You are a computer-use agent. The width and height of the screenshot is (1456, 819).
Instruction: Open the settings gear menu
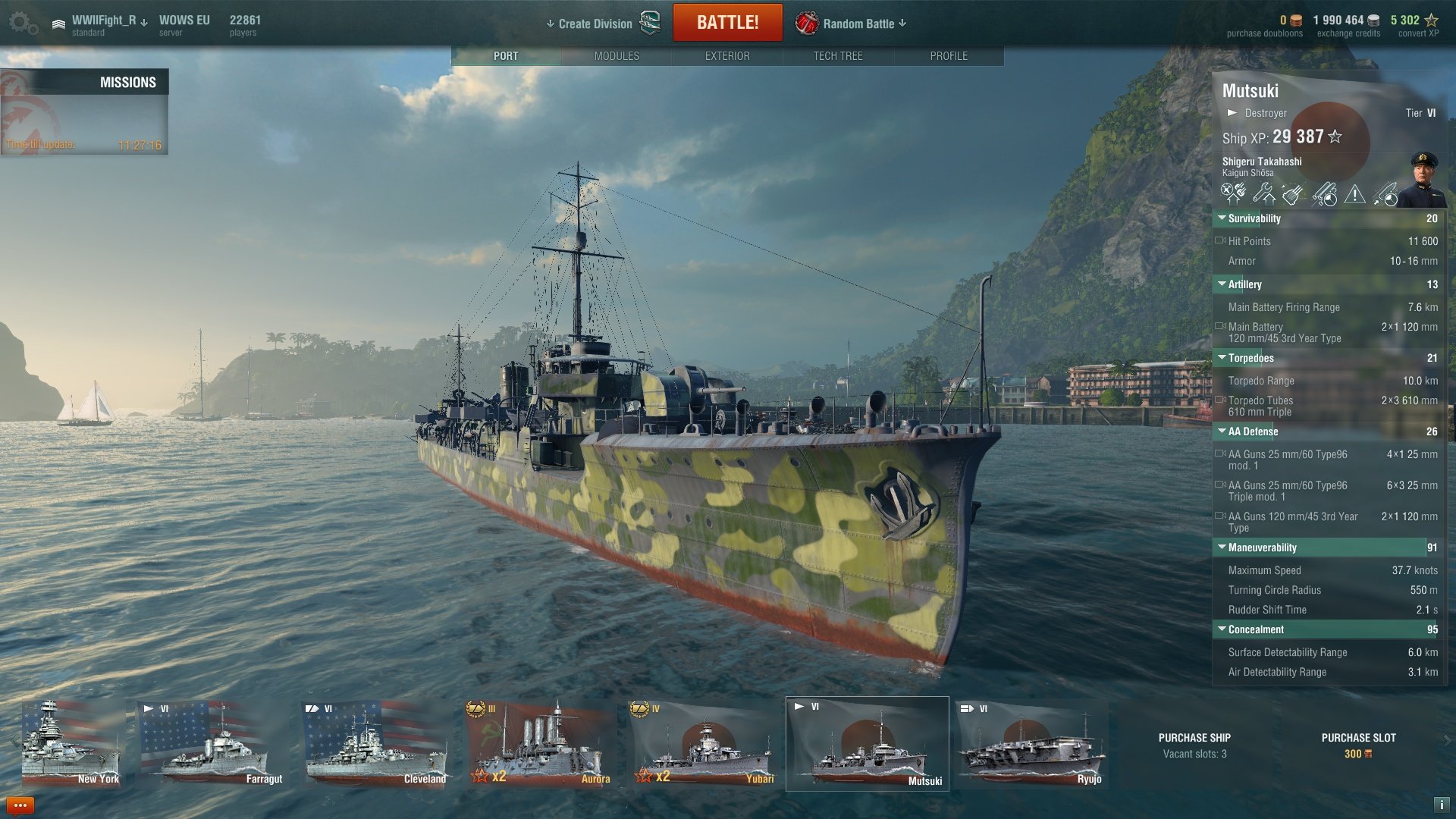[x=23, y=24]
